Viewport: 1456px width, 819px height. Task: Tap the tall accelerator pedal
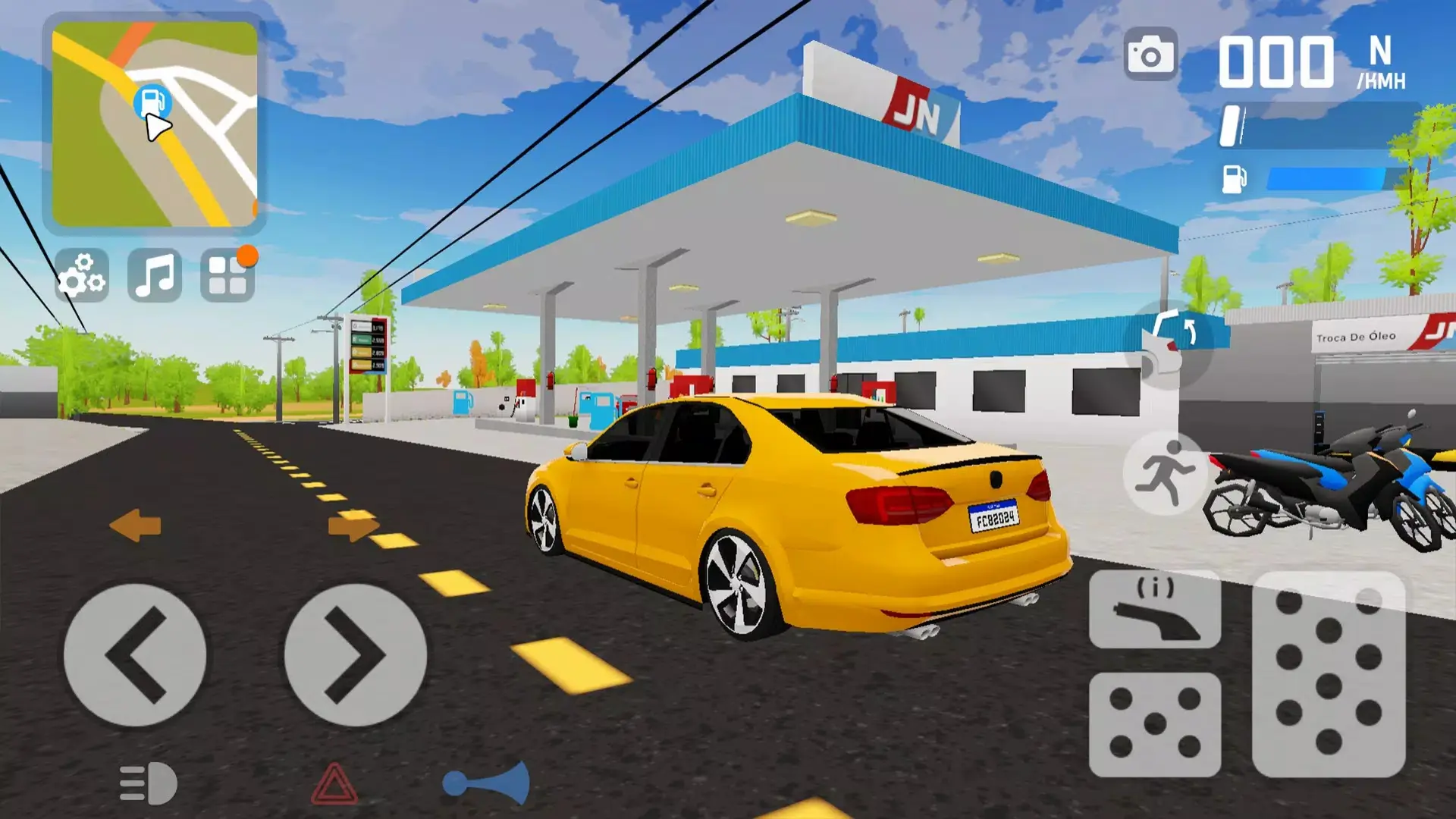point(1329,673)
